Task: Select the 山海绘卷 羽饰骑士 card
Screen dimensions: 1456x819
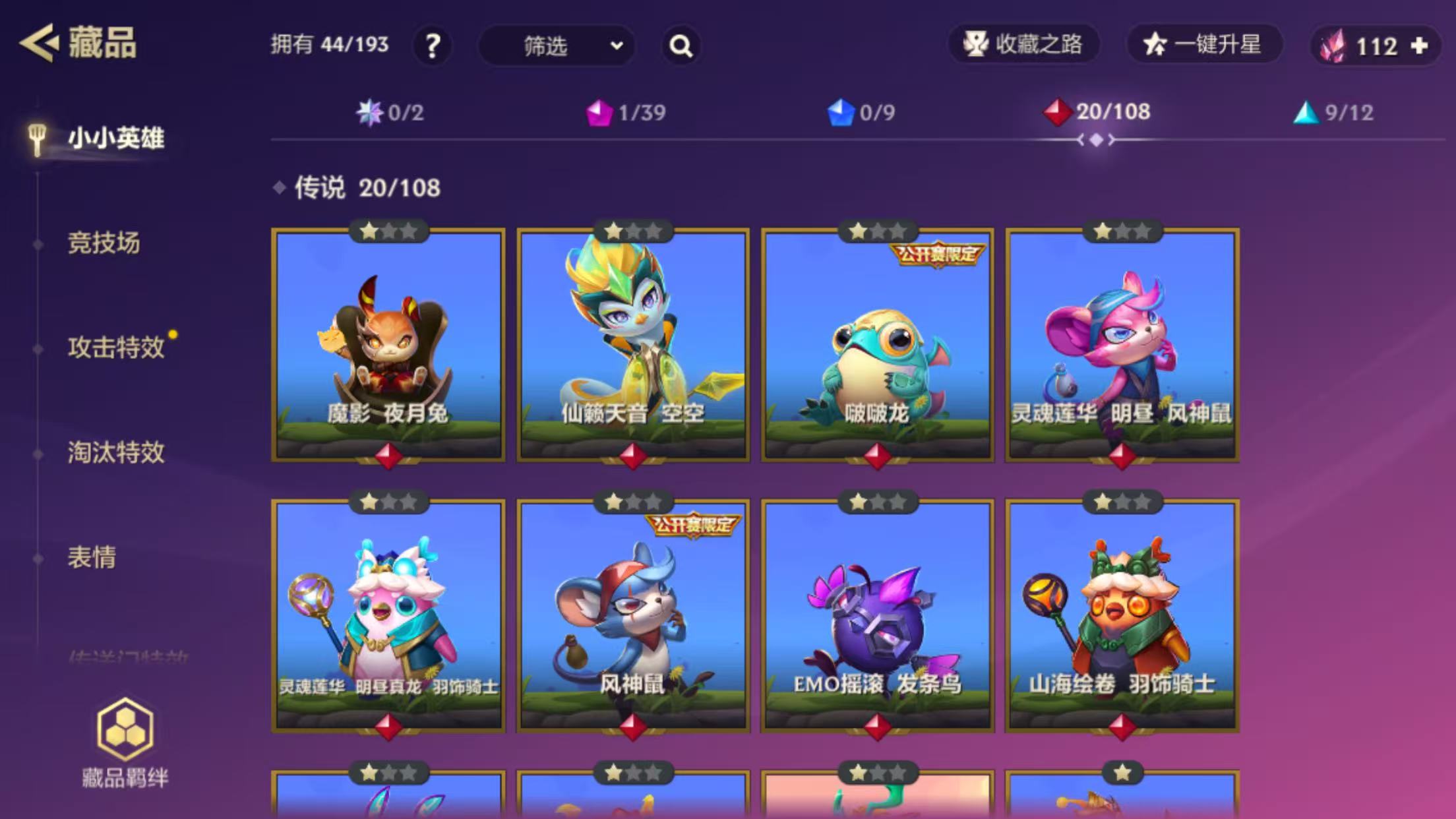Action: 1122,616
